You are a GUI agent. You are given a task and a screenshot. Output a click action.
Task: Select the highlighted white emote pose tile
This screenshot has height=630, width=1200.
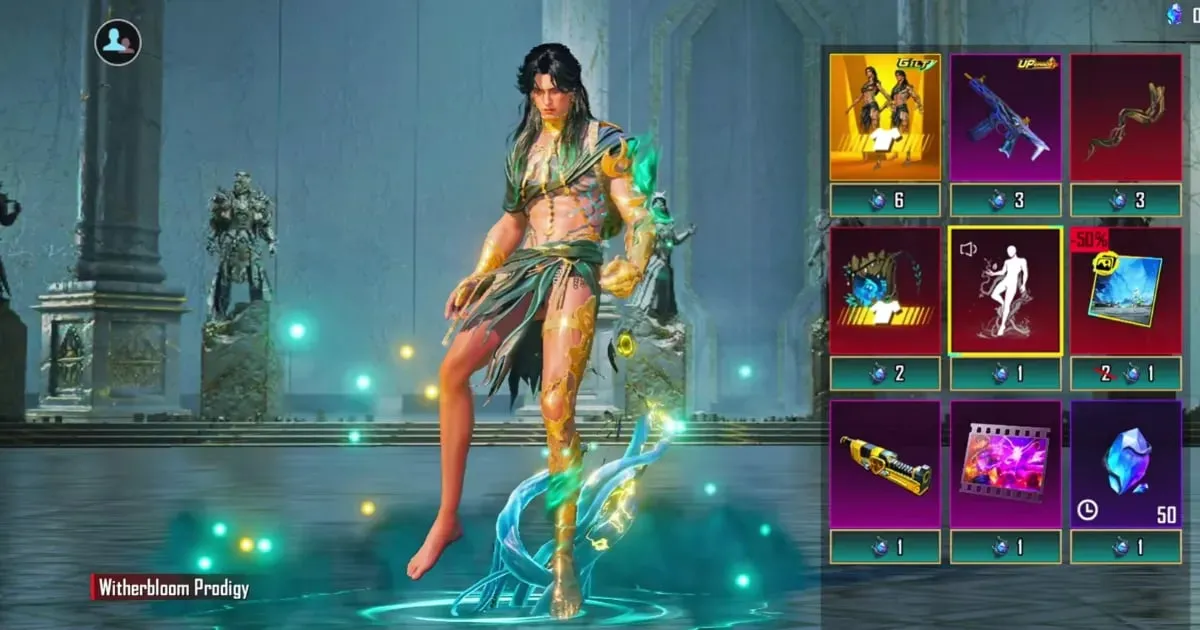pyautogui.click(x=1005, y=290)
